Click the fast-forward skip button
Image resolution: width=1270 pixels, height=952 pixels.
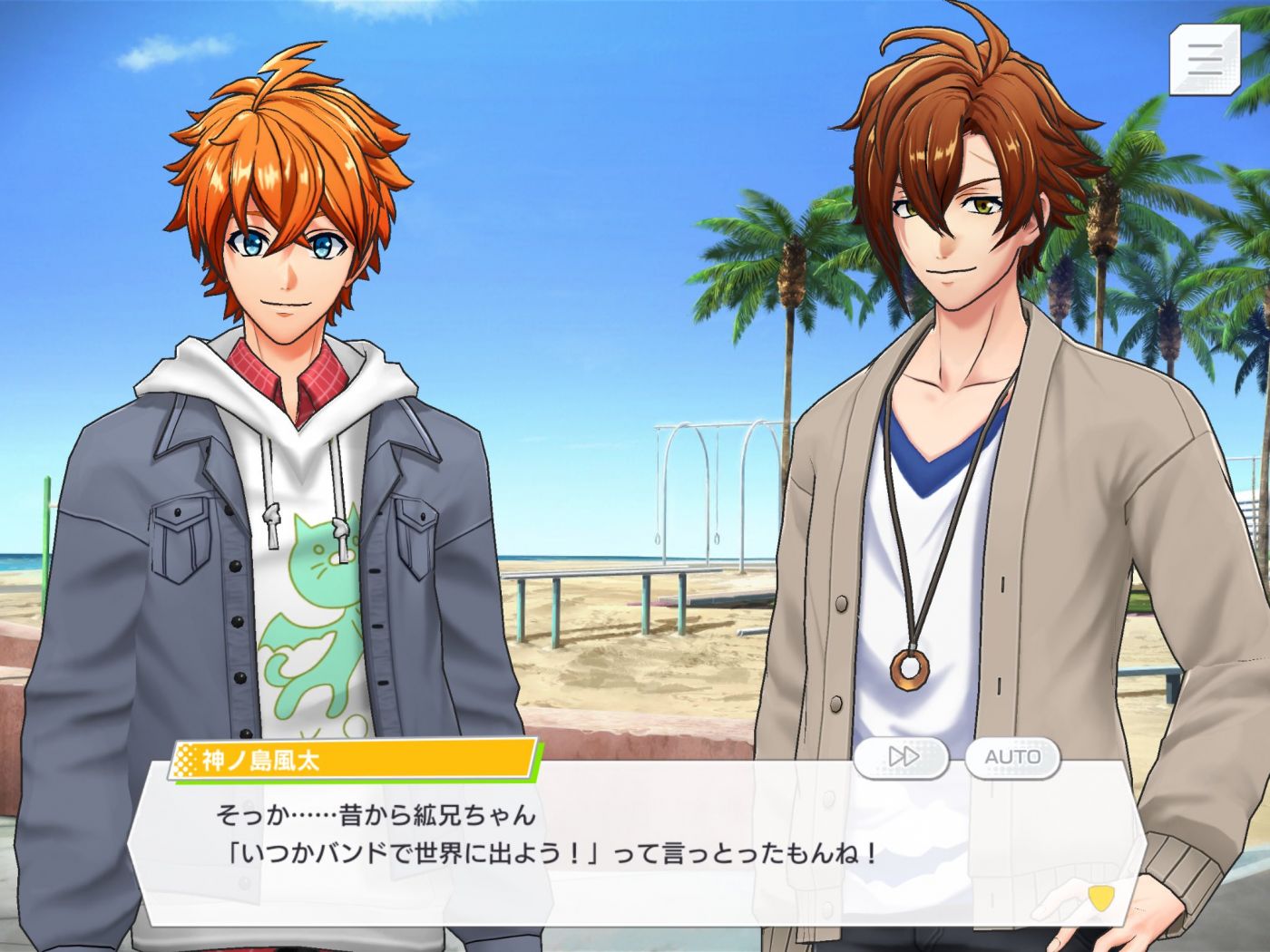point(902,757)
